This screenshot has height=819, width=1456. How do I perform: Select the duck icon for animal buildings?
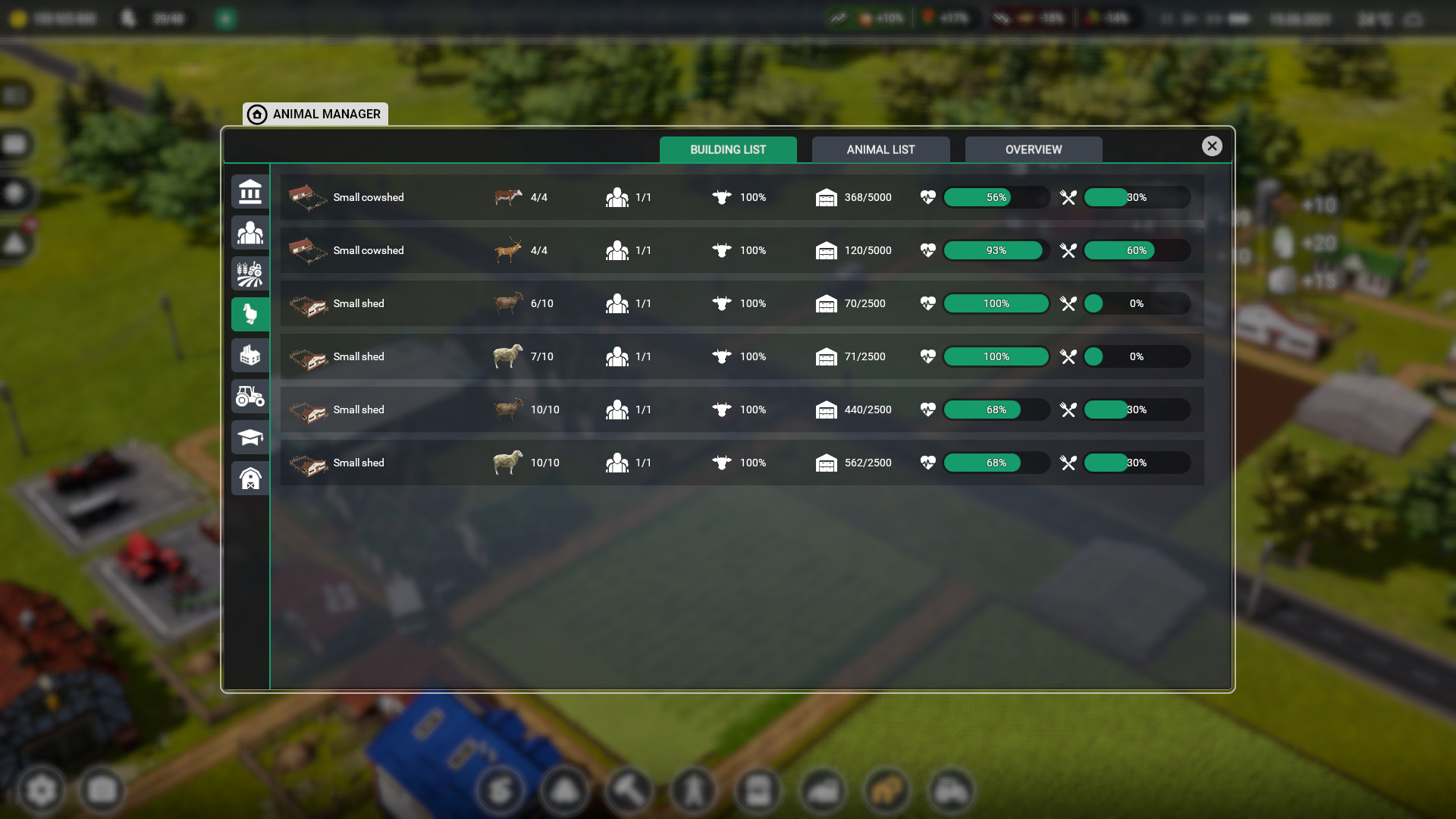pos(250,314)
